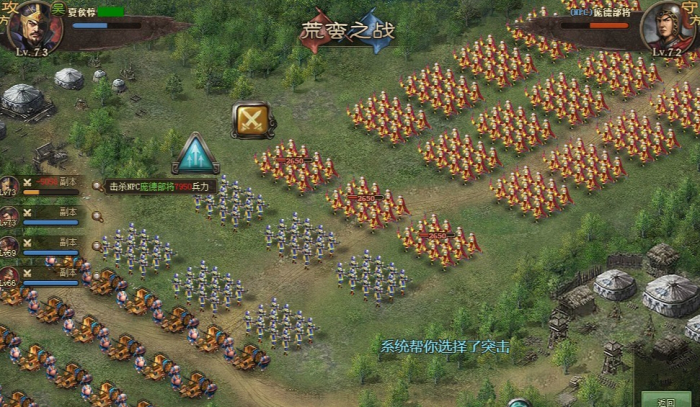Screen dimensions: 700x407
Task: Click the golden crossed-swords attack button
Action: 254,121
